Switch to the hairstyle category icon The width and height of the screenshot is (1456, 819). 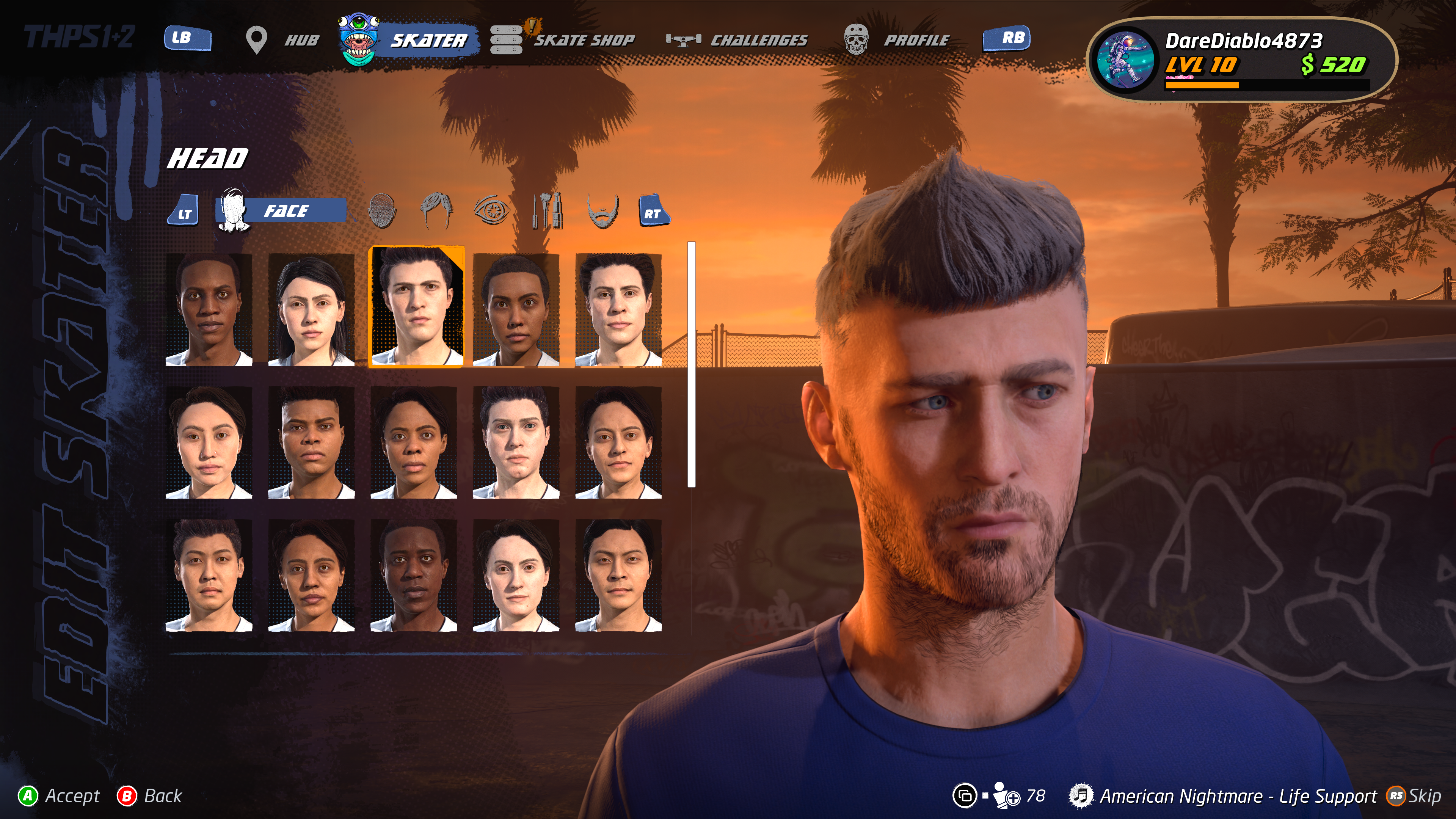(436, 212)
